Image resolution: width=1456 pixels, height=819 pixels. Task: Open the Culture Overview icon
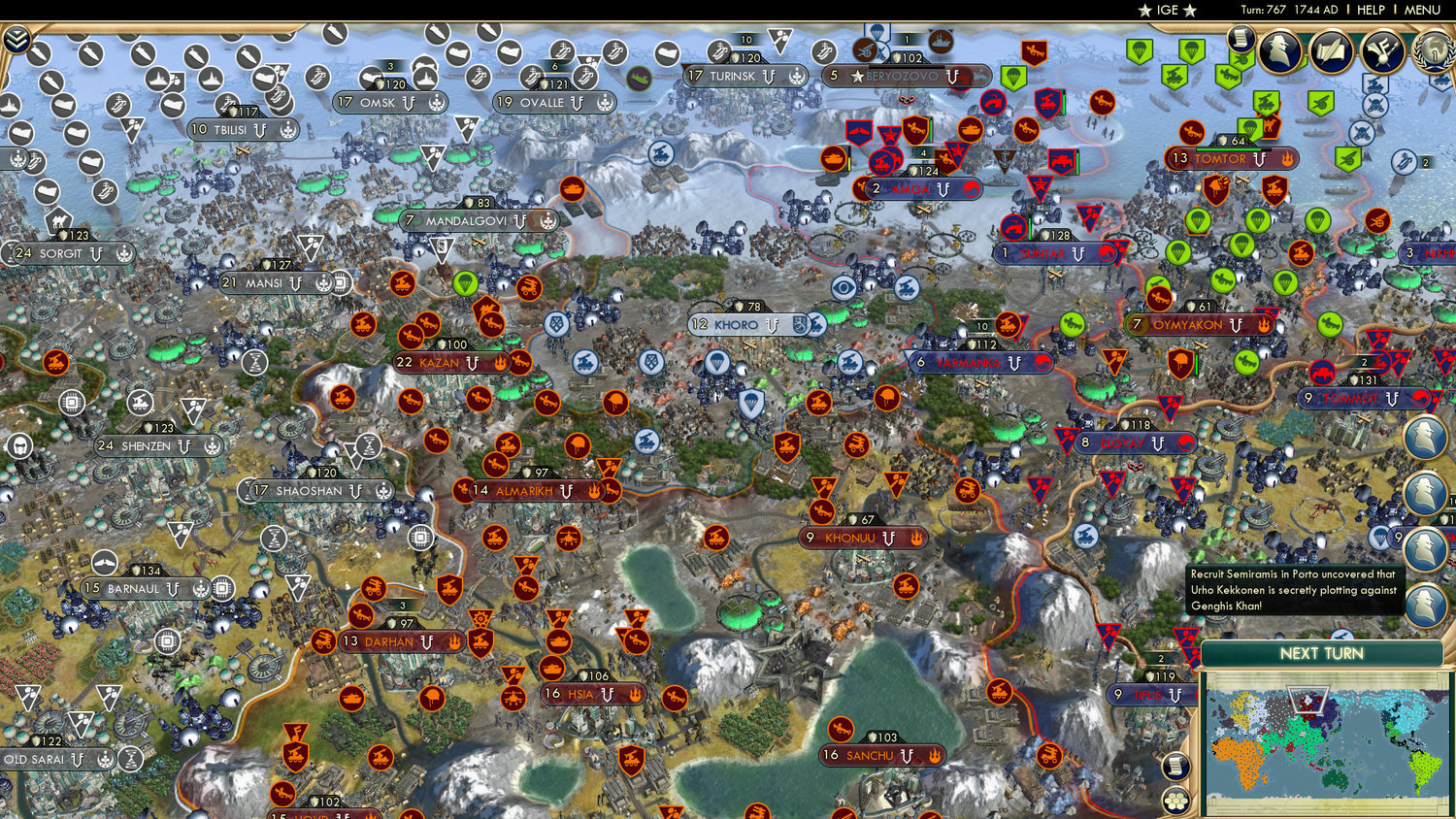point(1380,51)
